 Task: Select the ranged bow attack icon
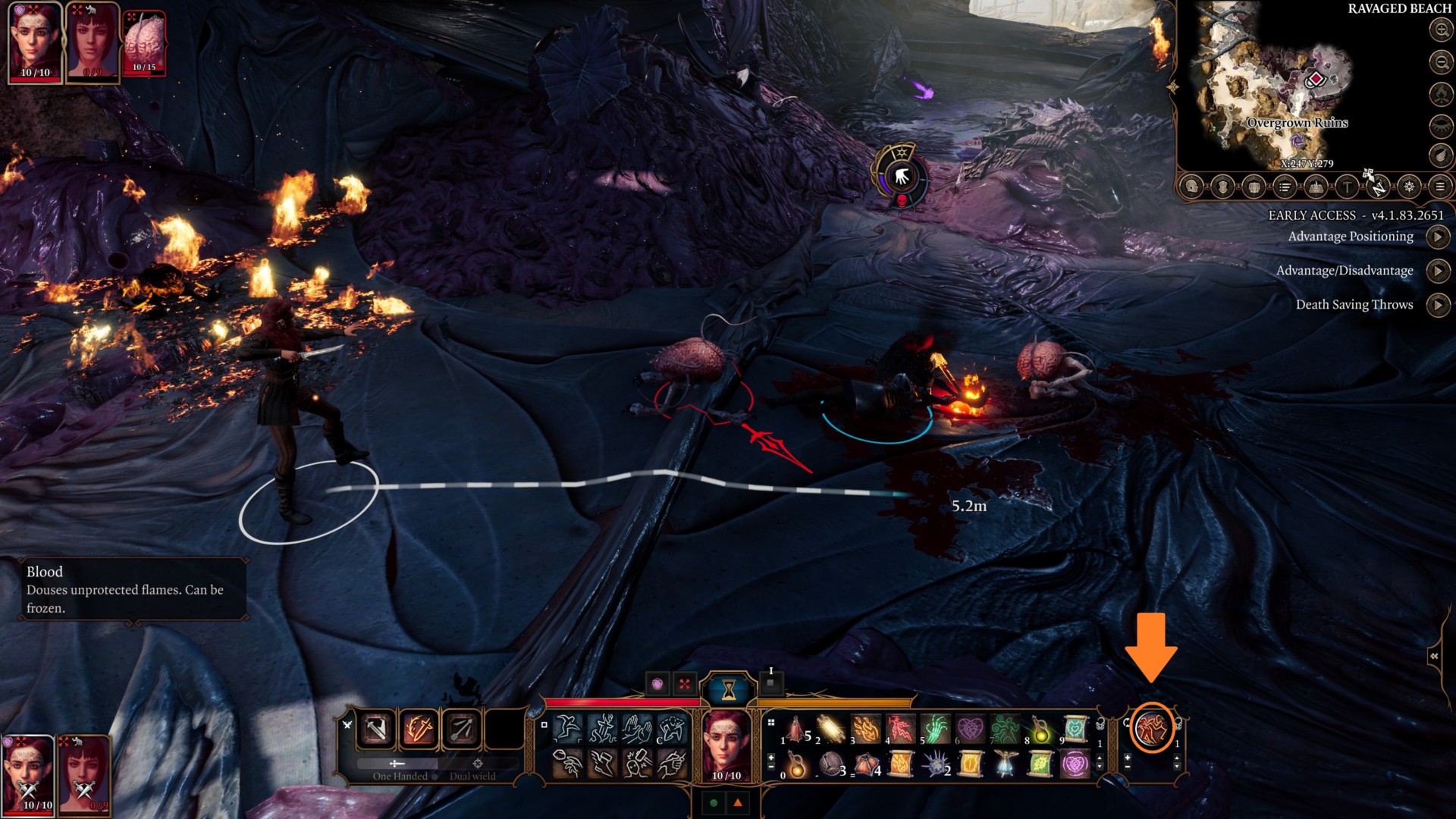pyautogui.click(x=461, y=730)
